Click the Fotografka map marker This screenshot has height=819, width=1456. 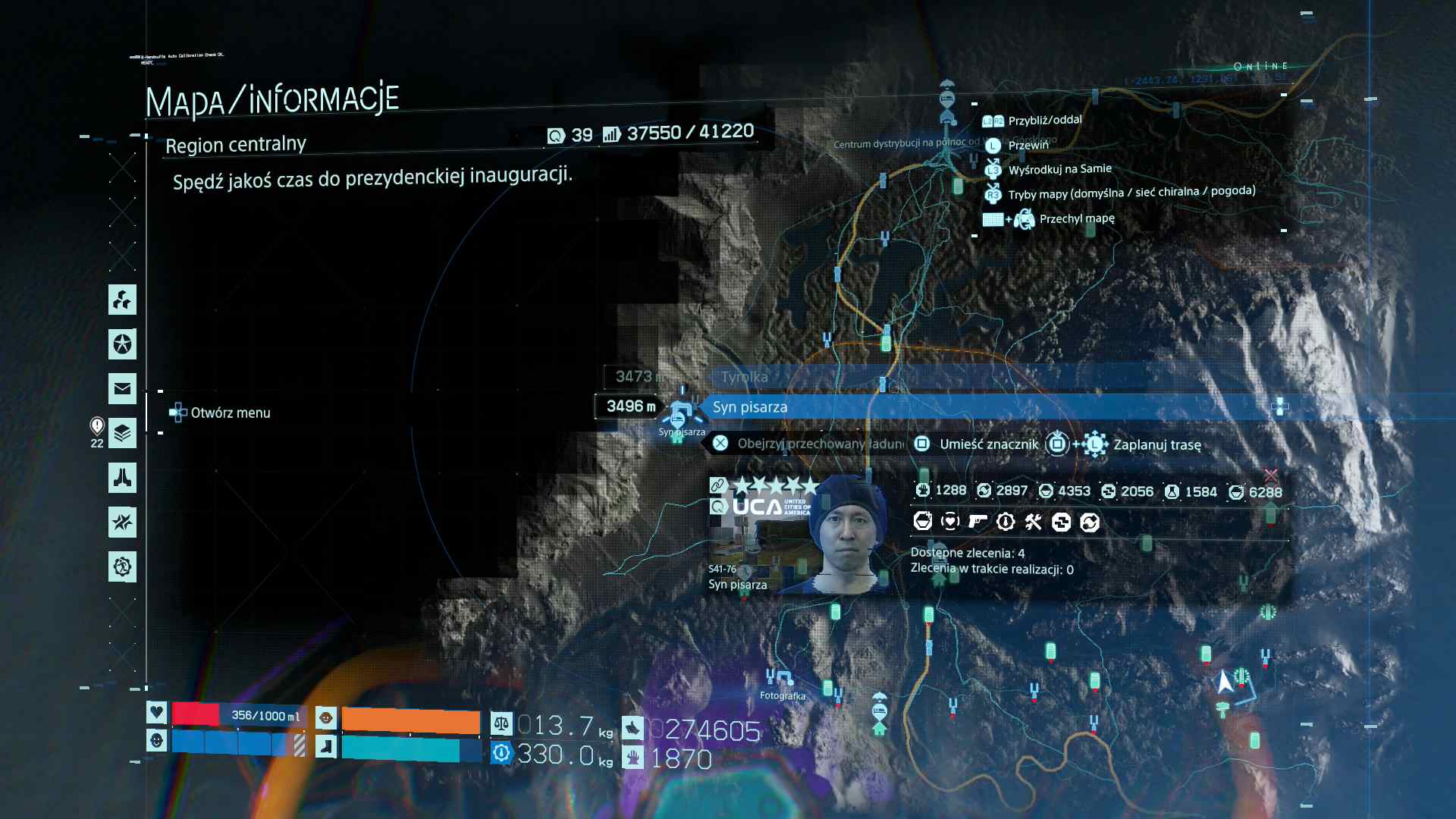[x=780, y=679]
